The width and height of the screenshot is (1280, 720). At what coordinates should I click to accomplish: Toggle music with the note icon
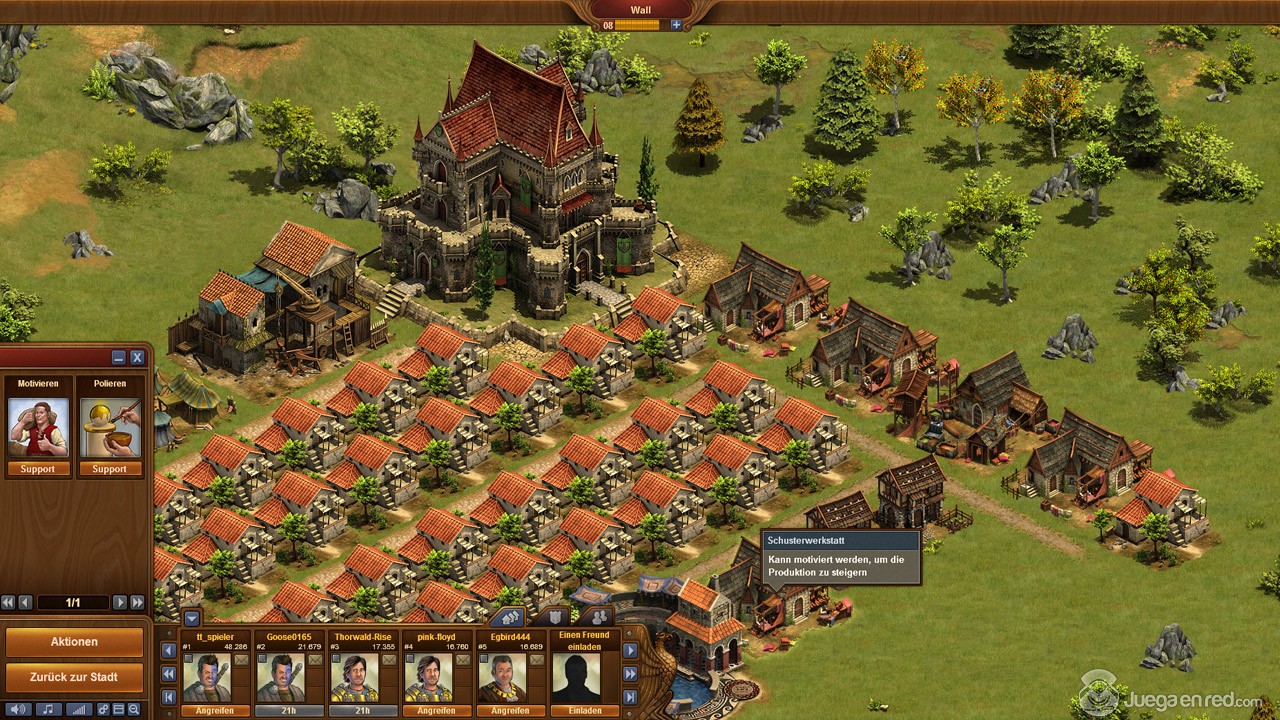(x=47, y=709)
